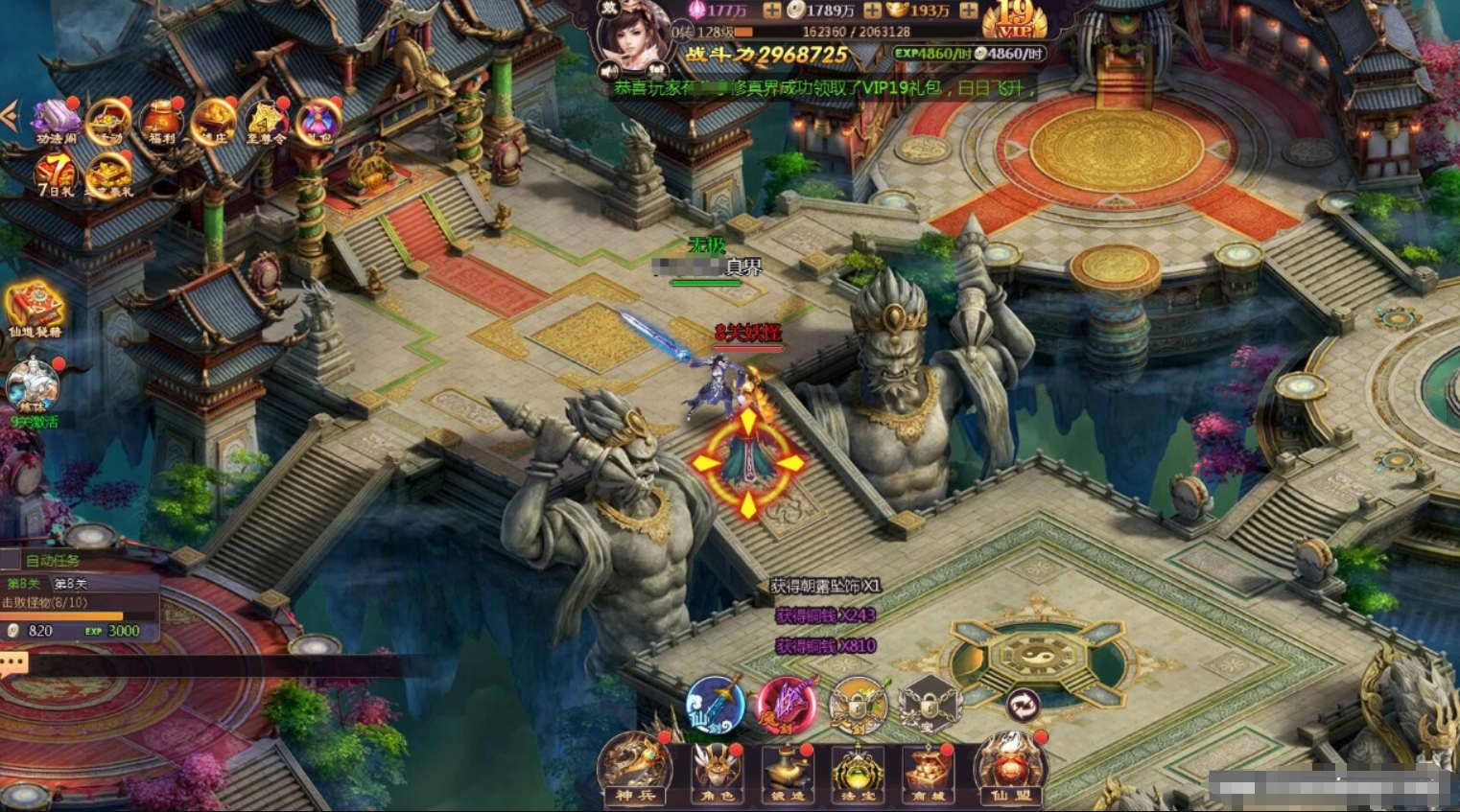Open the 法宝 magic treasure menu
Viewport: 1460px width, 812px height.
(x=858, y=770)
